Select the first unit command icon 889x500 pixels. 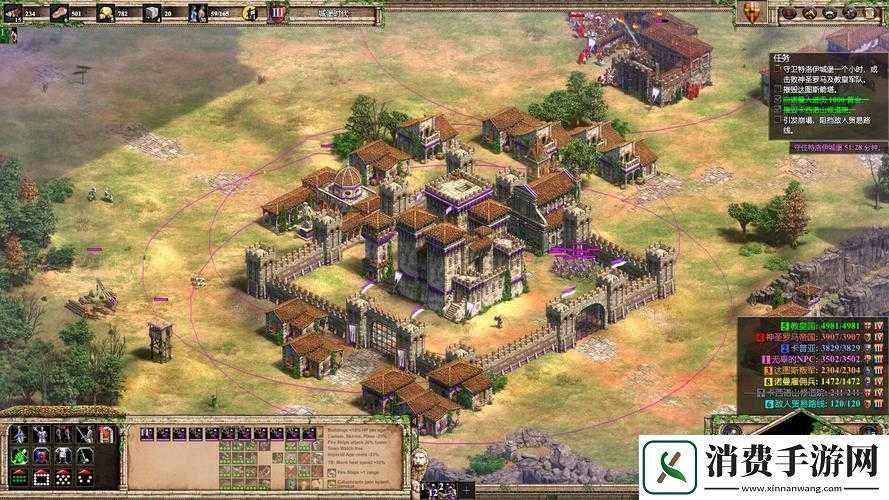click(18, 434)
